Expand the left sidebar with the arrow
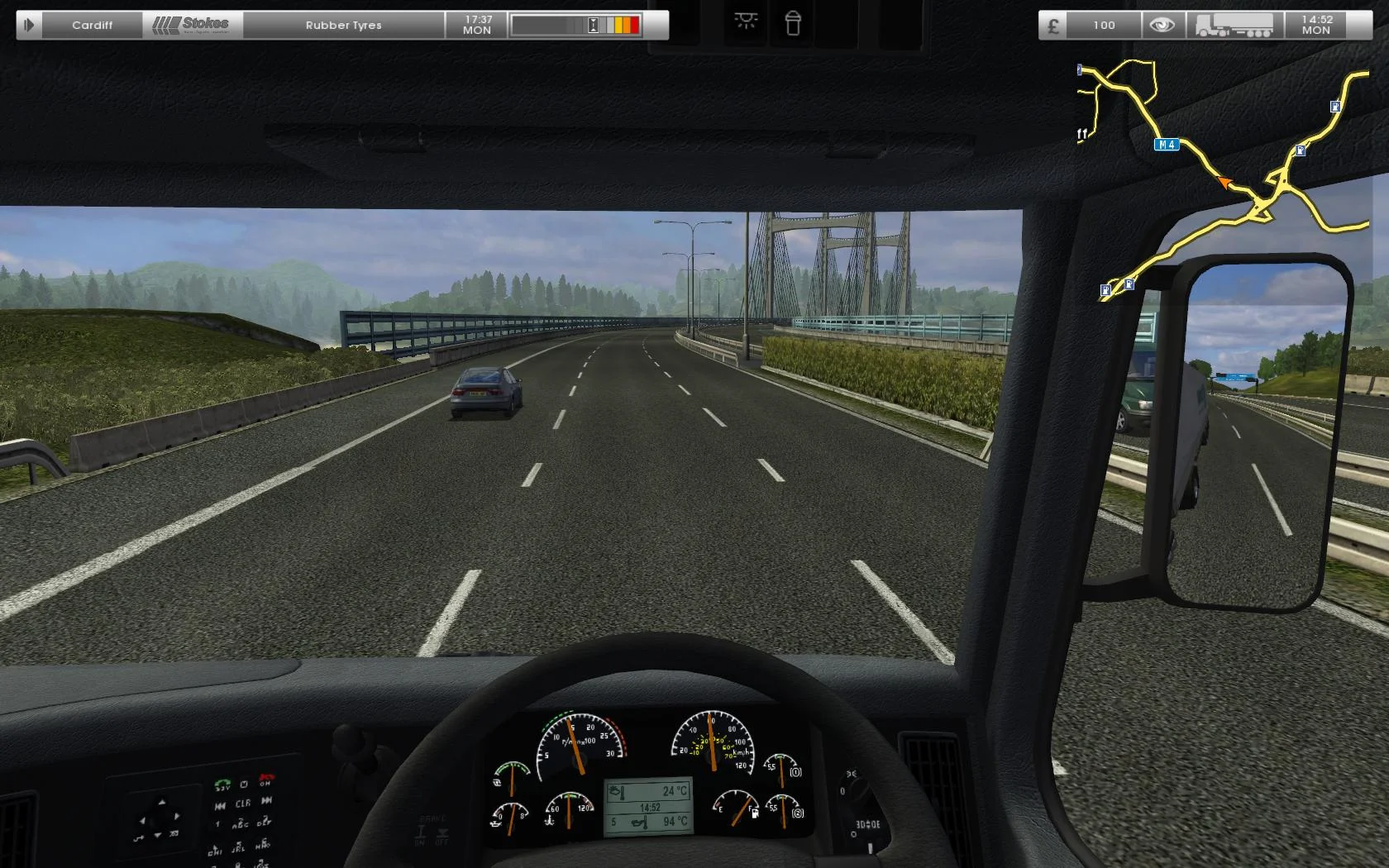Viewport: 1389px width, 868px height. (28, 24)
